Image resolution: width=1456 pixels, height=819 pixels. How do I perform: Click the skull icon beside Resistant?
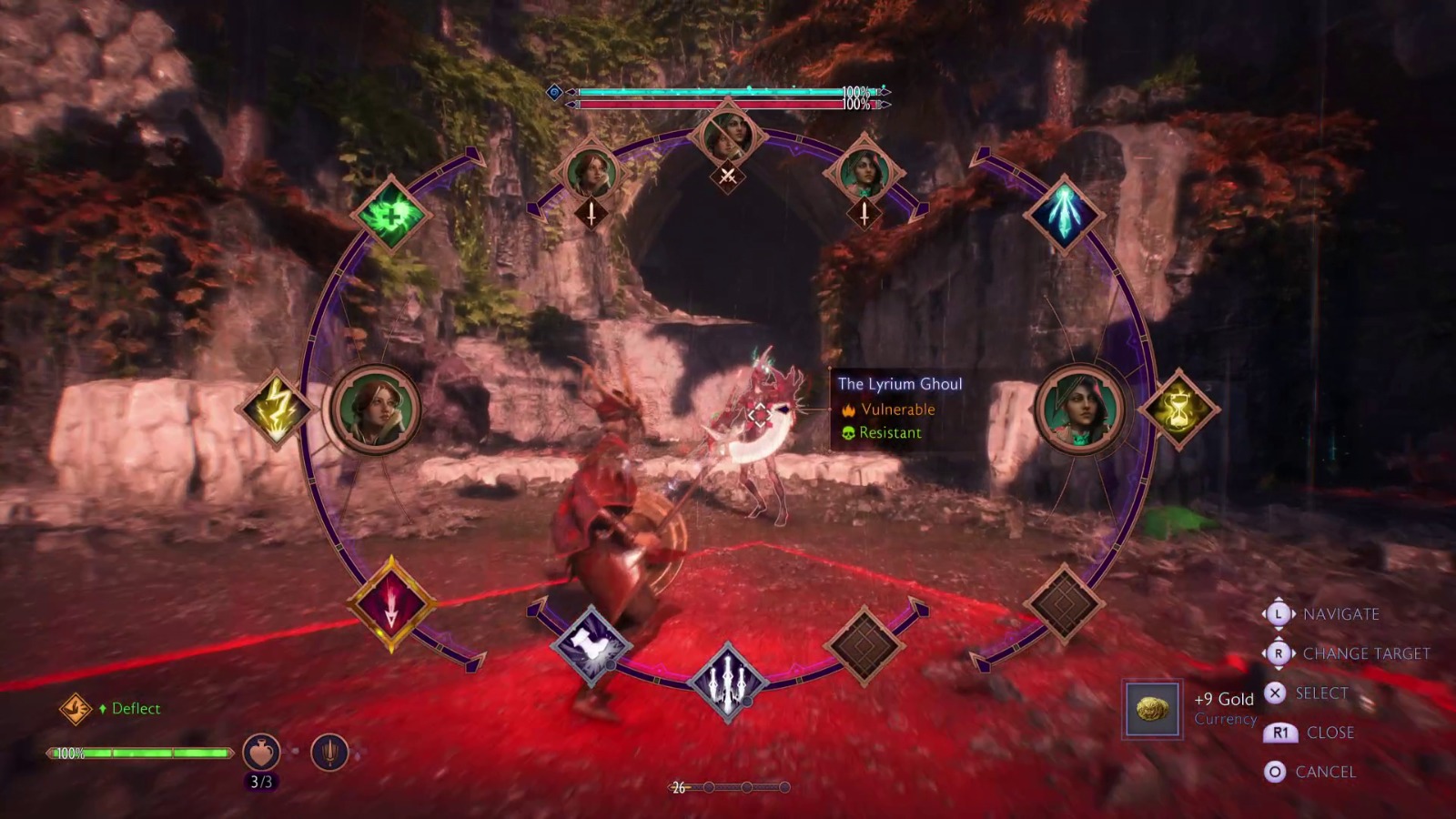tap(850, 434)
